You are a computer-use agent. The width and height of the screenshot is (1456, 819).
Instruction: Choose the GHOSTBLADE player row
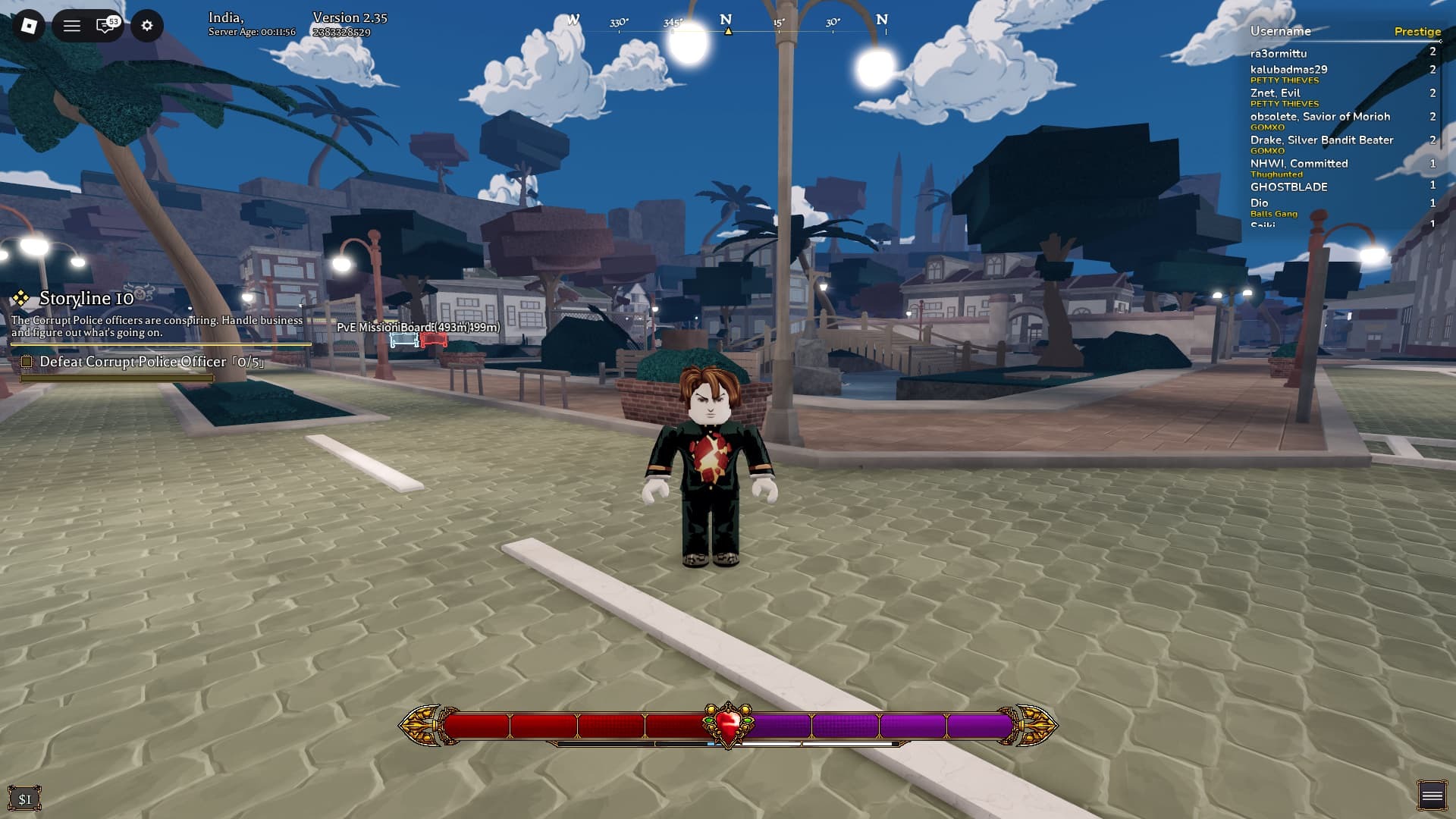(1288, 187)
